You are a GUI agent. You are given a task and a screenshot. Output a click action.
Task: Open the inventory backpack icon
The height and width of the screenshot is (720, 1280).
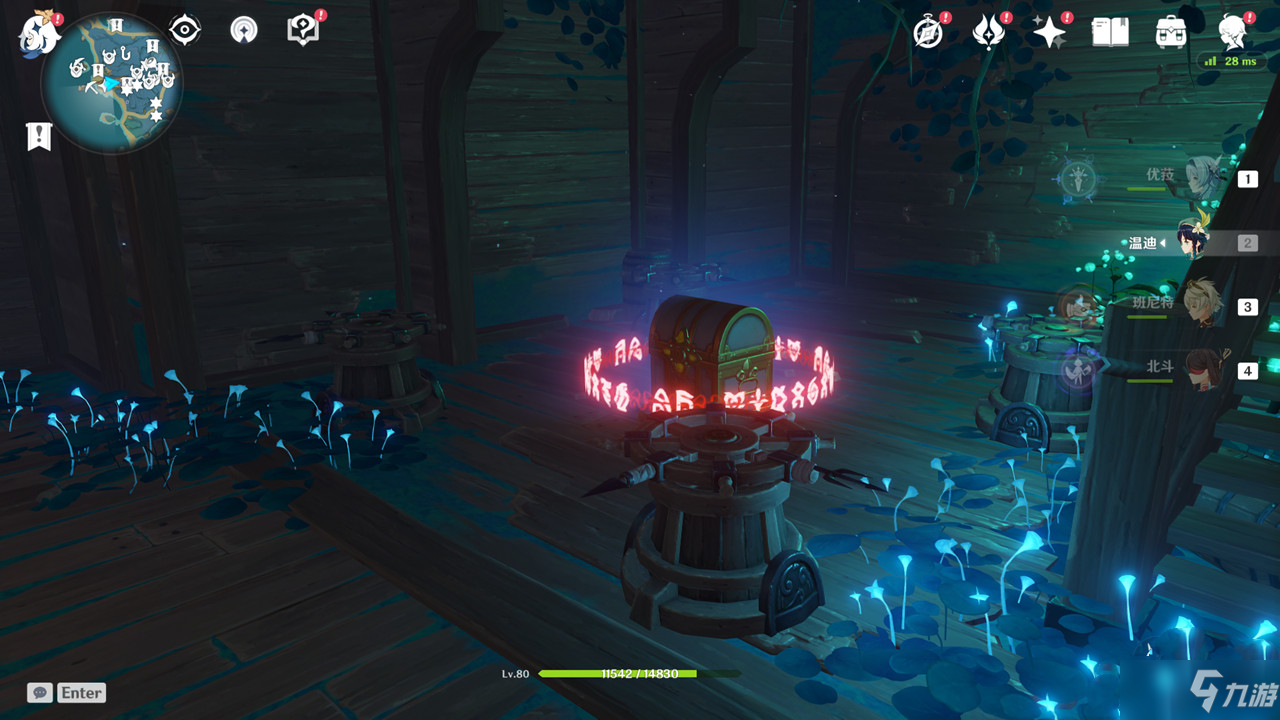tap(1171, 32)
